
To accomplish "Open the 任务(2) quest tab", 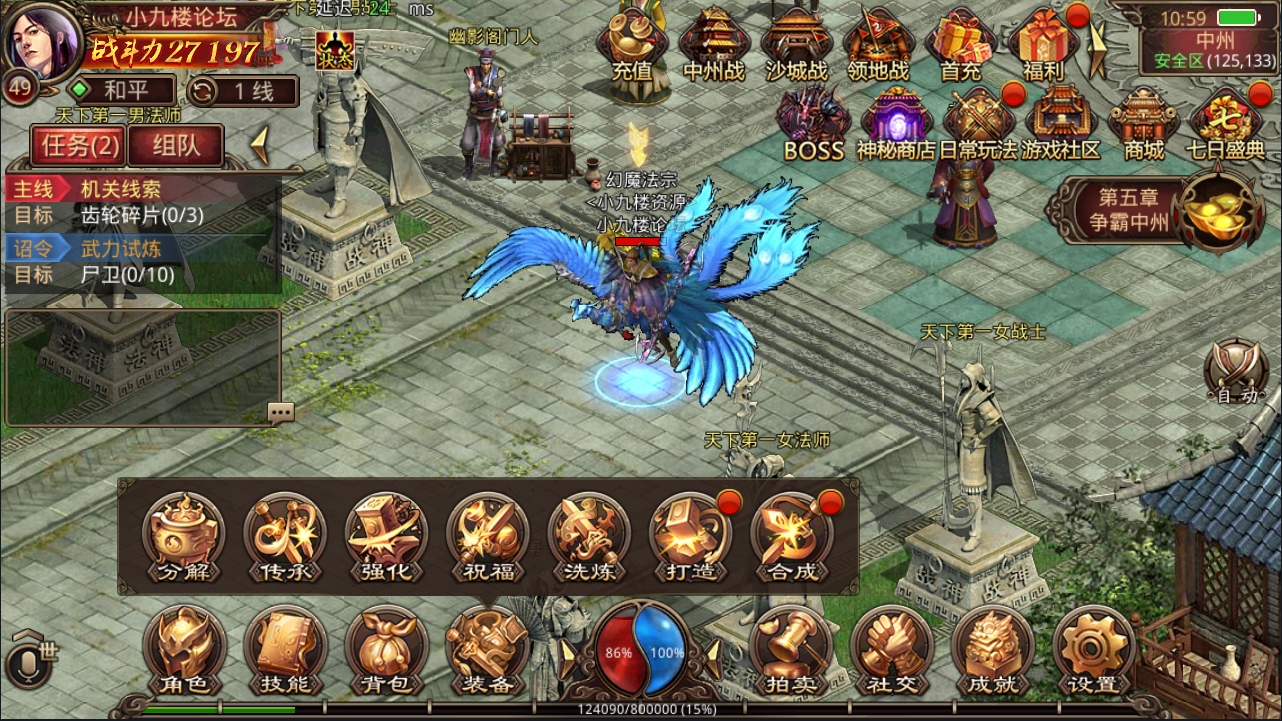I will [x=78, y=145].
